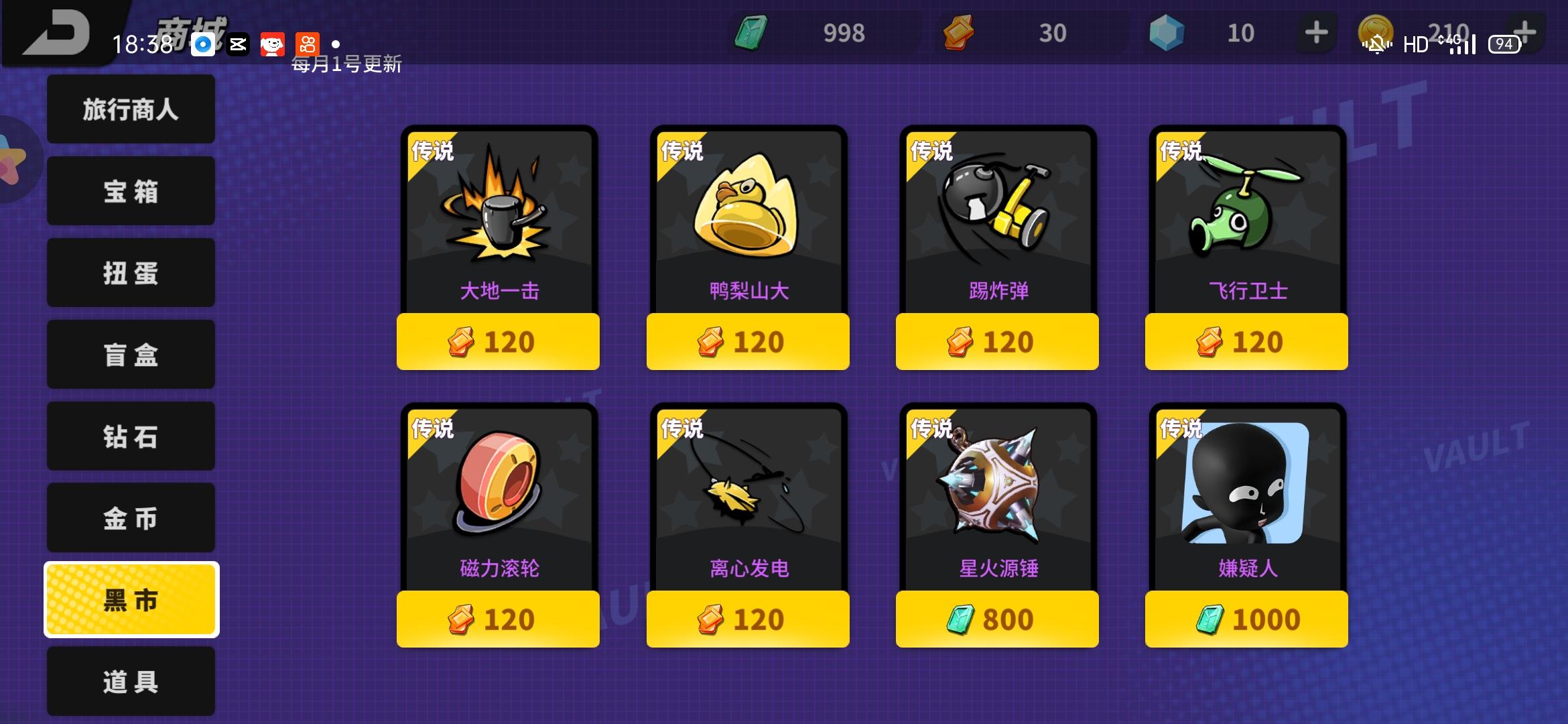1568x724 pixels.
Task: Select the 钻石 diamond shop menu
Action: point(131,436)
